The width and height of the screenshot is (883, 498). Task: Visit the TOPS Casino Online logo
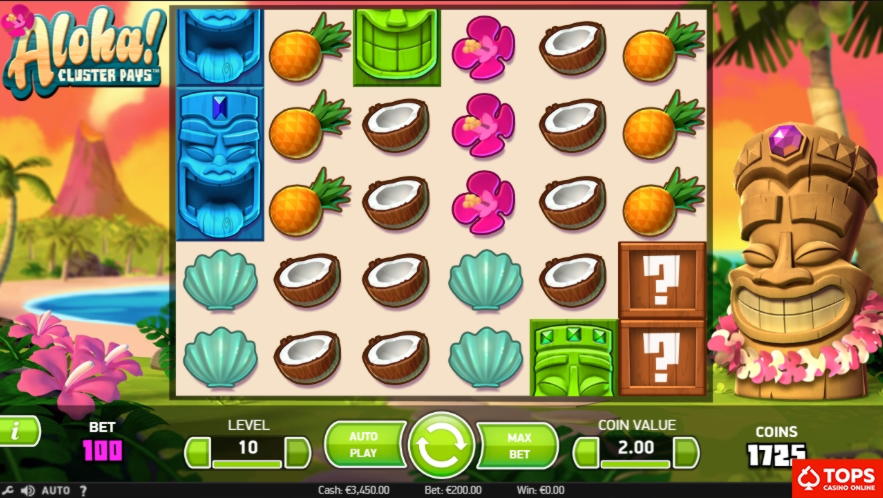click(x=837, y=478)
